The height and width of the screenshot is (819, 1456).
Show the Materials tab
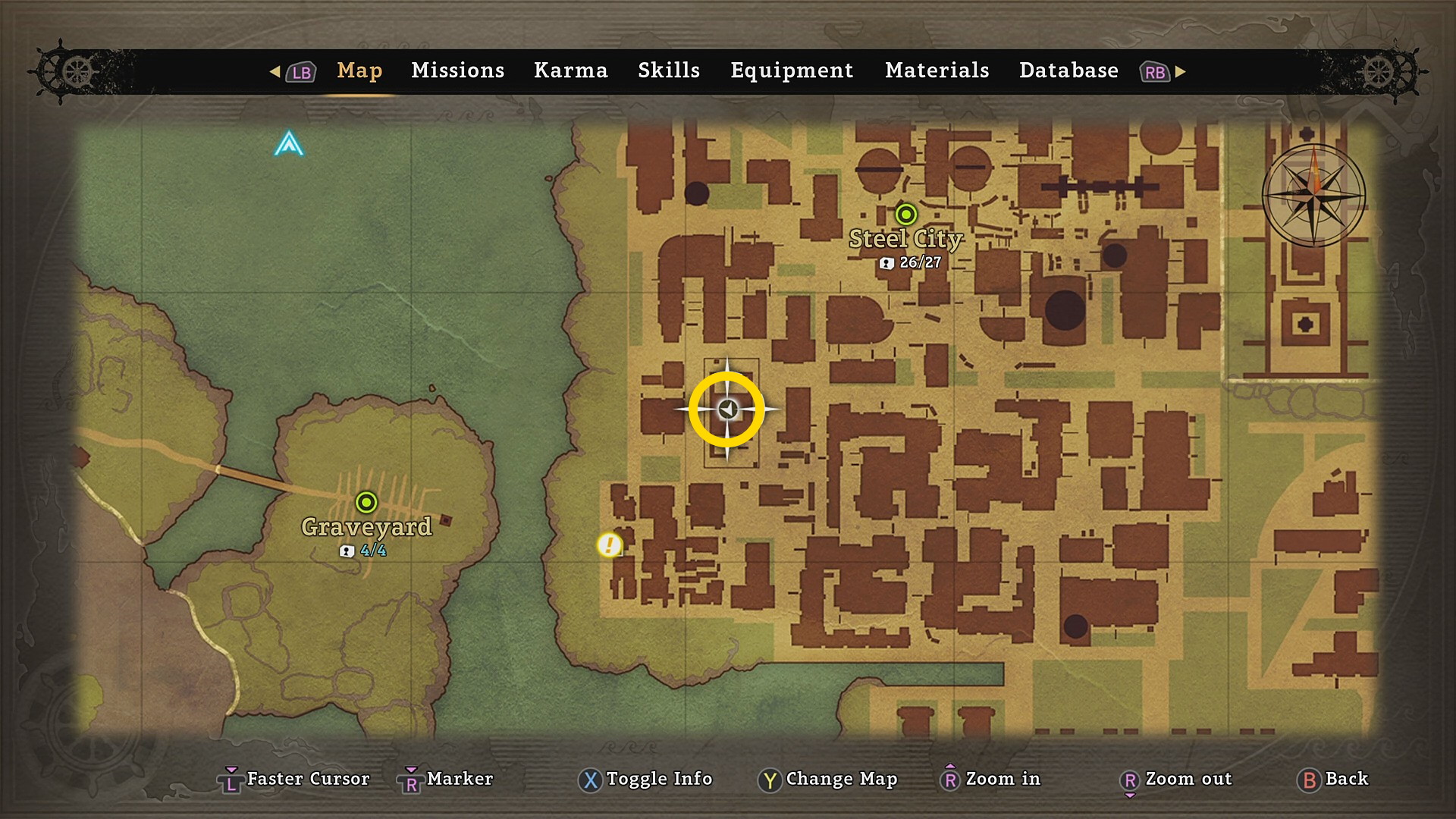tap(937, 71)
